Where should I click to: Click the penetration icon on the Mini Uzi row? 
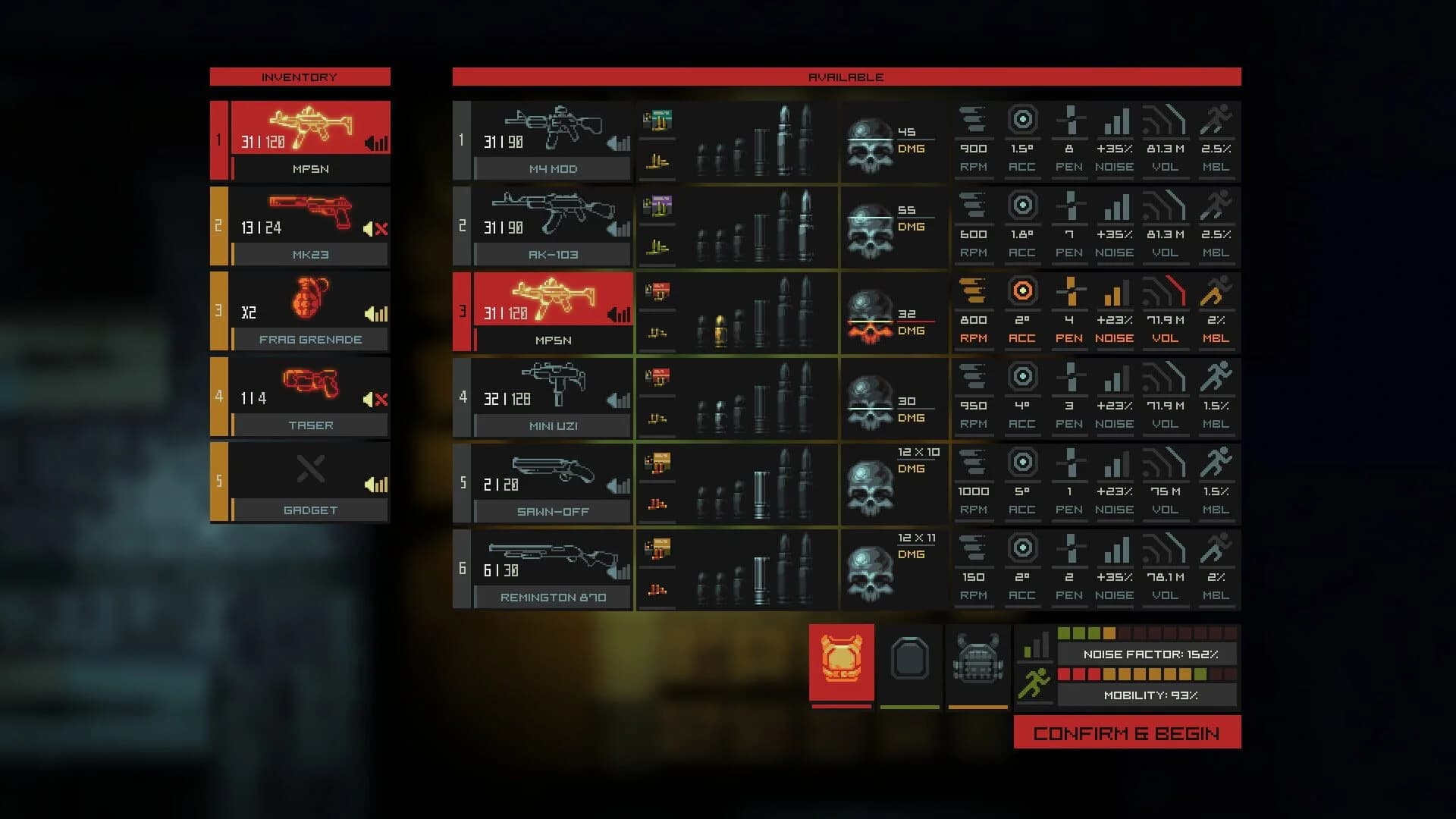click(x=1070, y=375)
